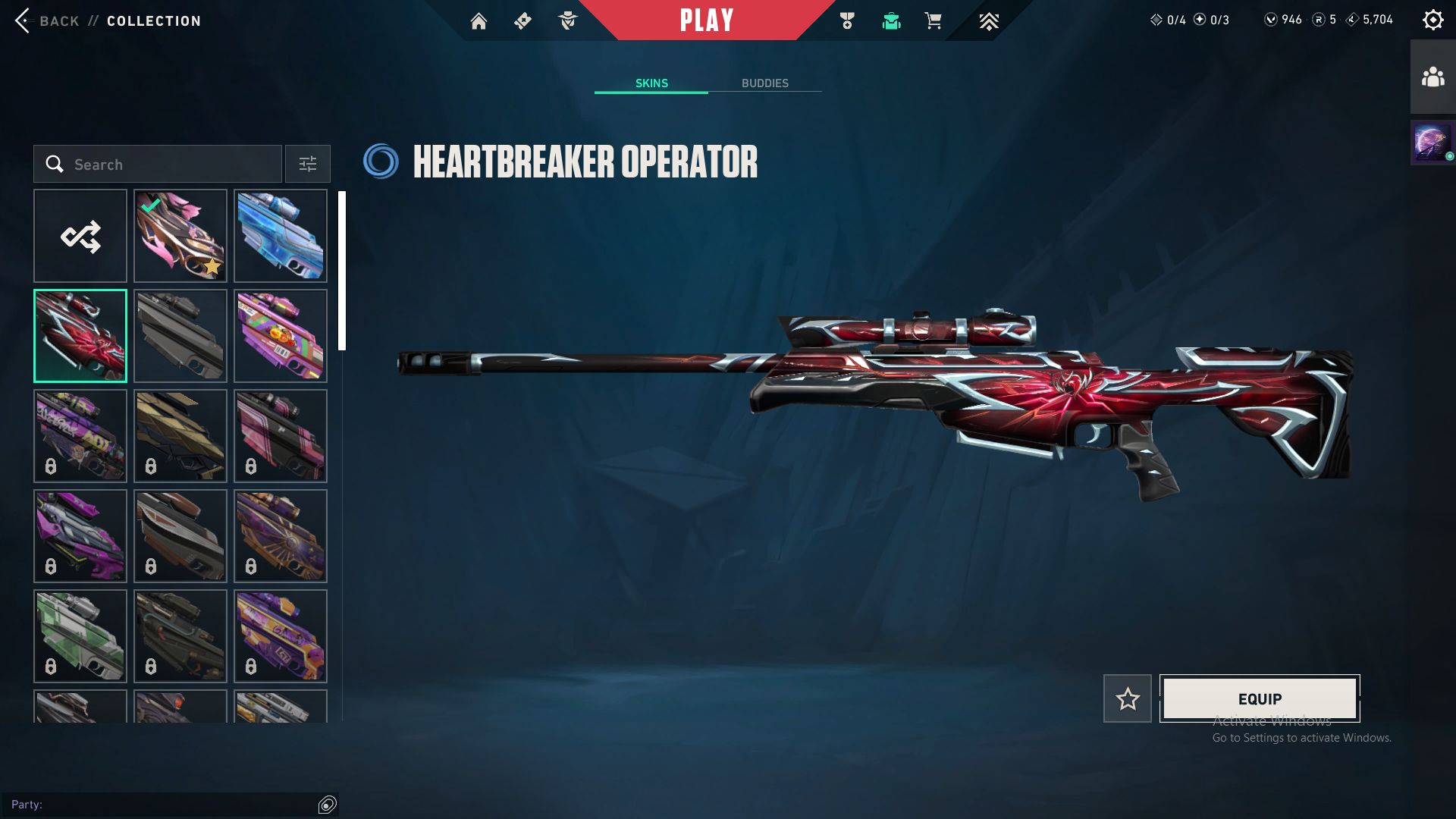The image size is (1456, 819).
Task: Open the social friends panel
Action: pyautogui.click(x=1432, y=77)
